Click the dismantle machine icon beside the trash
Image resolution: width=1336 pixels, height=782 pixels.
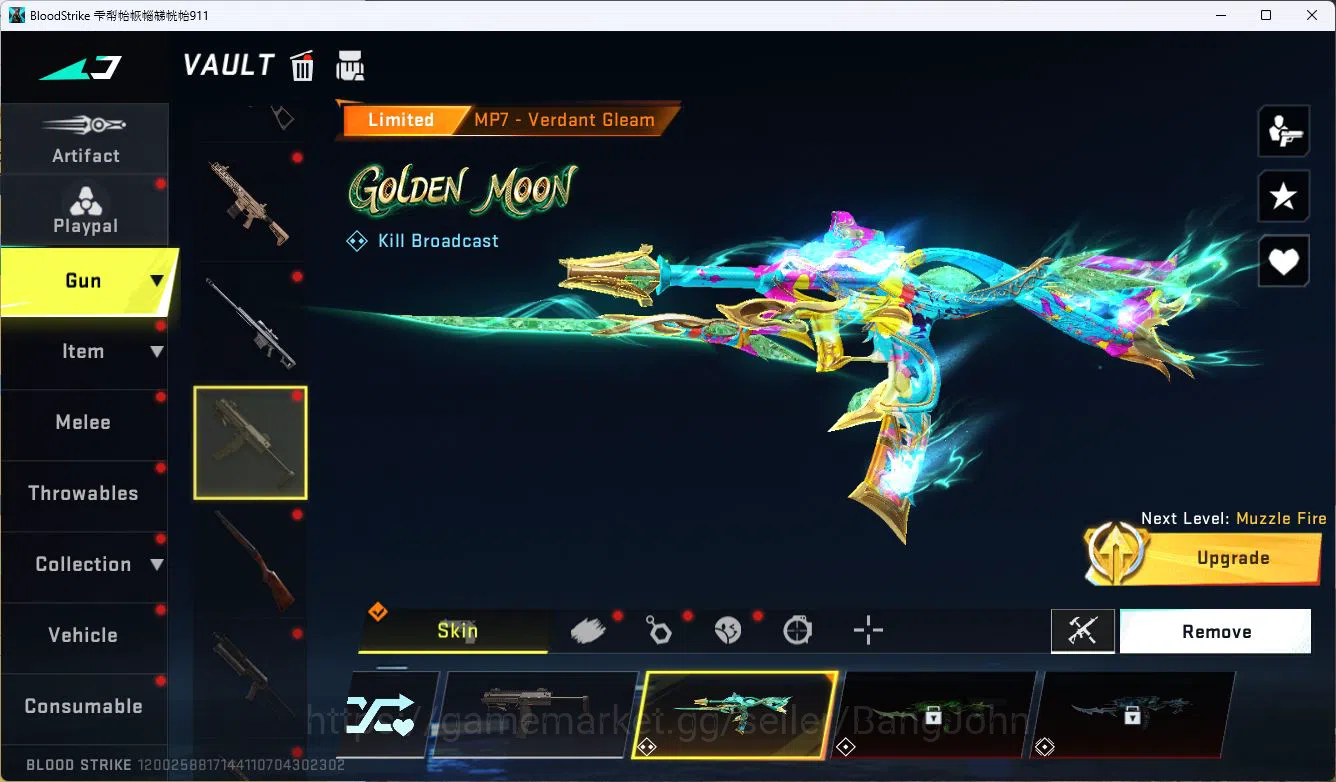pyautogui.click(x=350, y=65)
